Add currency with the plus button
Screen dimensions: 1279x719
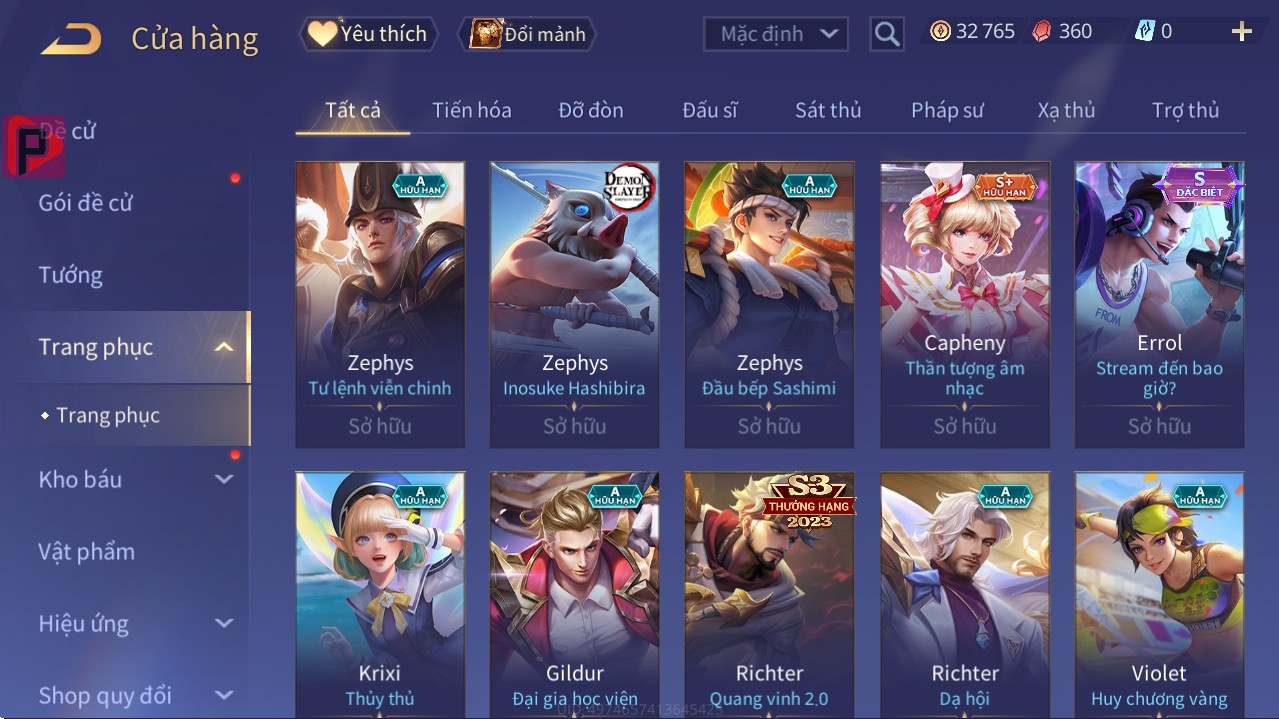click(1241, 32)
